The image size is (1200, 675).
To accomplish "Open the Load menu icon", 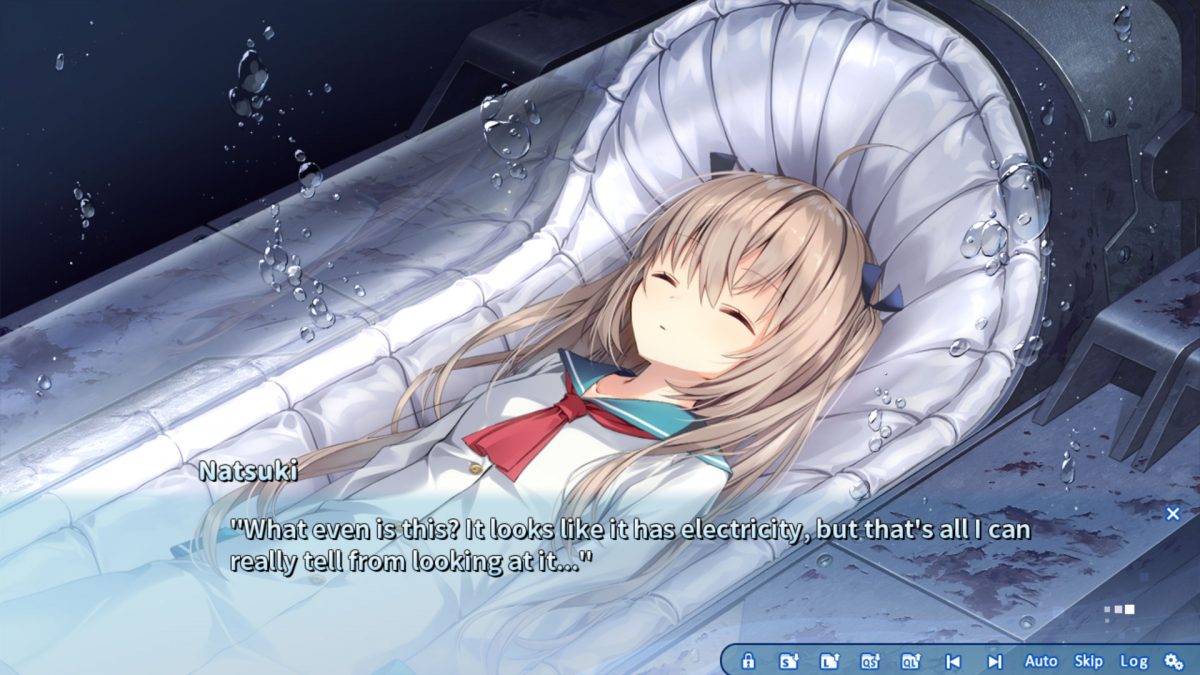I will [x=829, y=661].
